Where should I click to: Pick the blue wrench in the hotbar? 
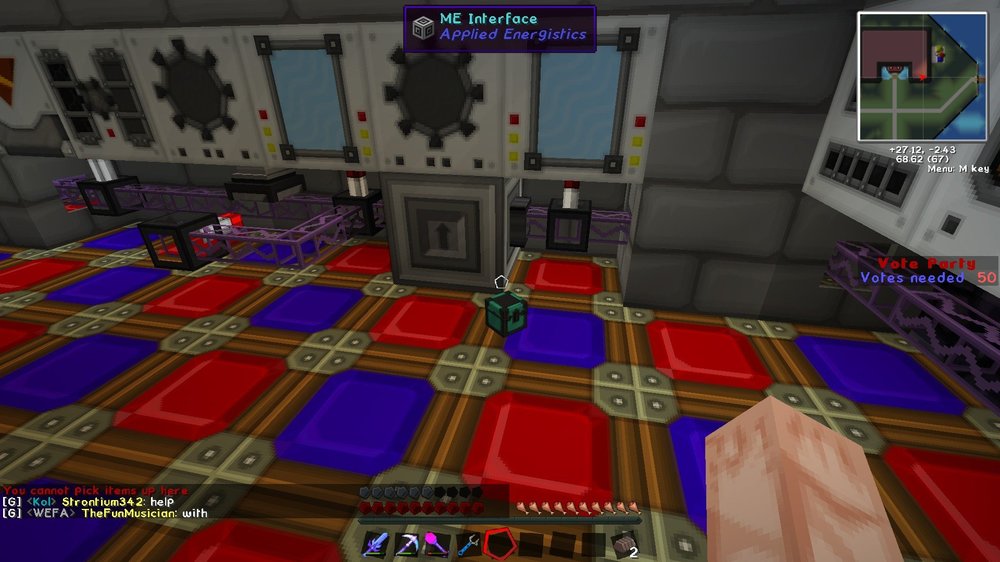467,544
